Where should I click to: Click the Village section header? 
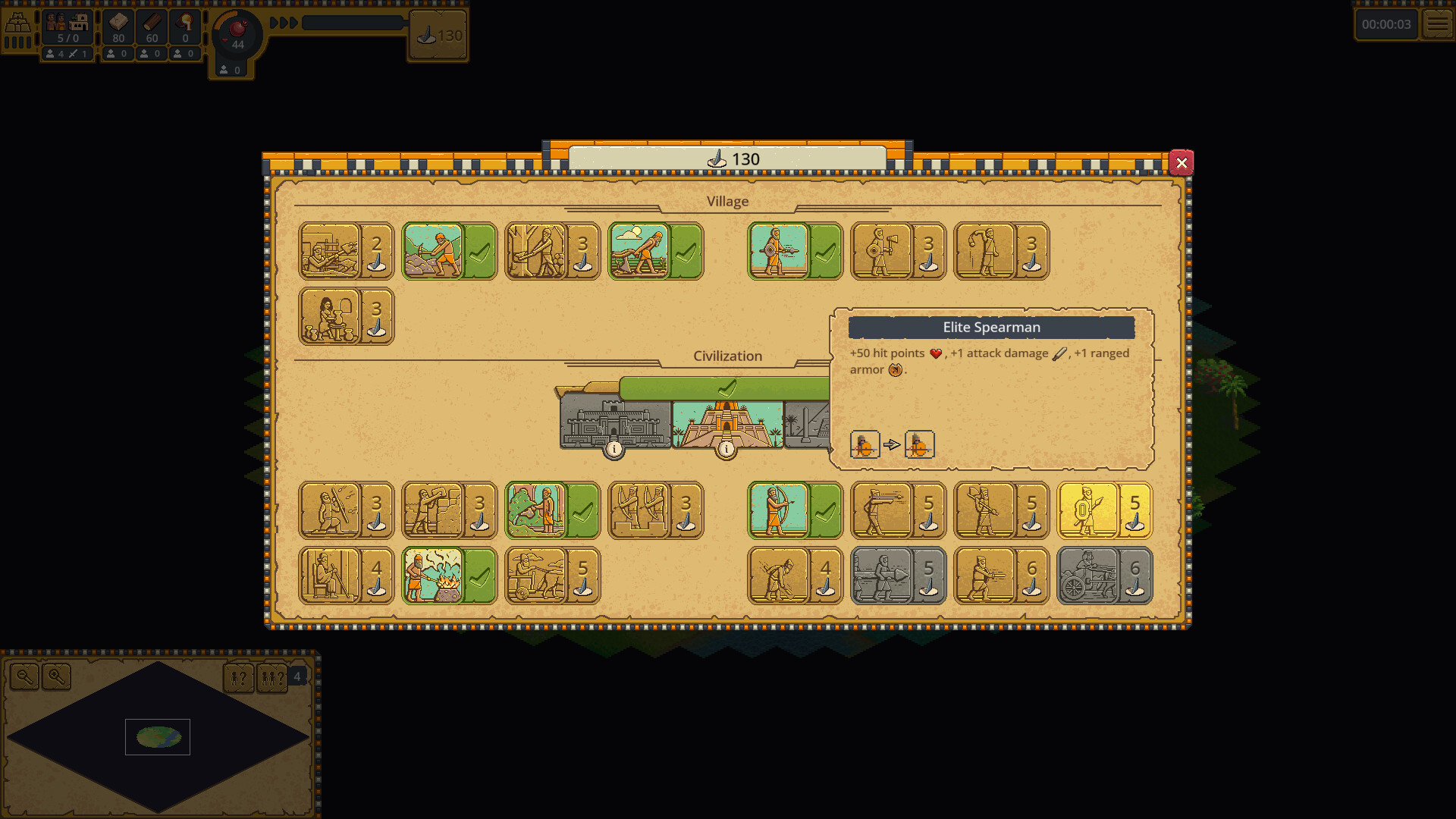point(727,201)
